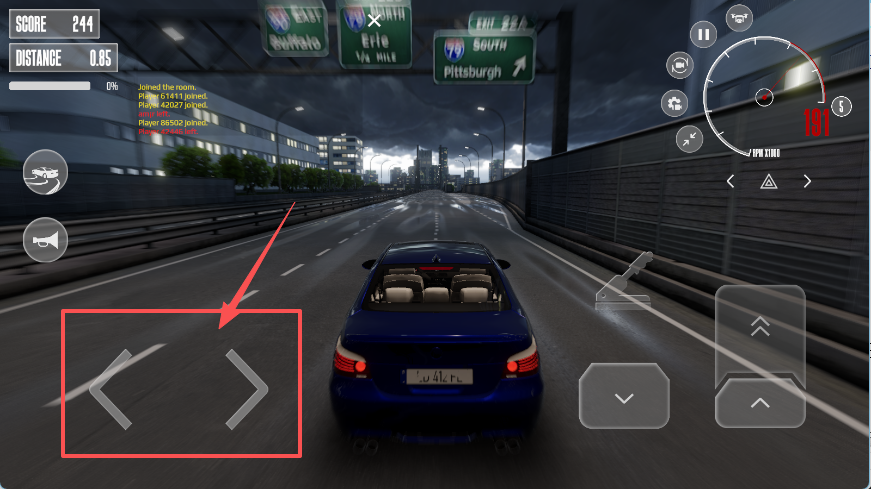Click the inward-arrows minimize button
The image size is (871, 489).
[x=688, y=139]
